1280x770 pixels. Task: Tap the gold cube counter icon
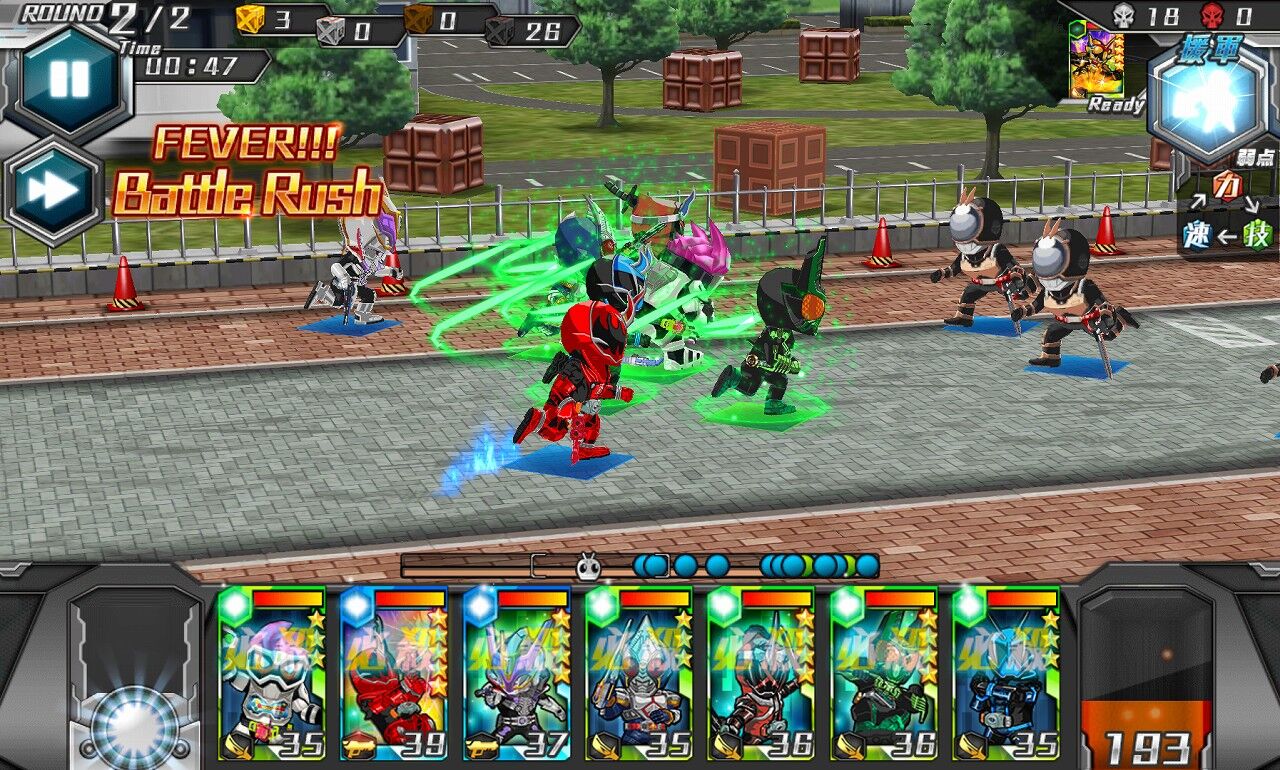tap(250, 17)
